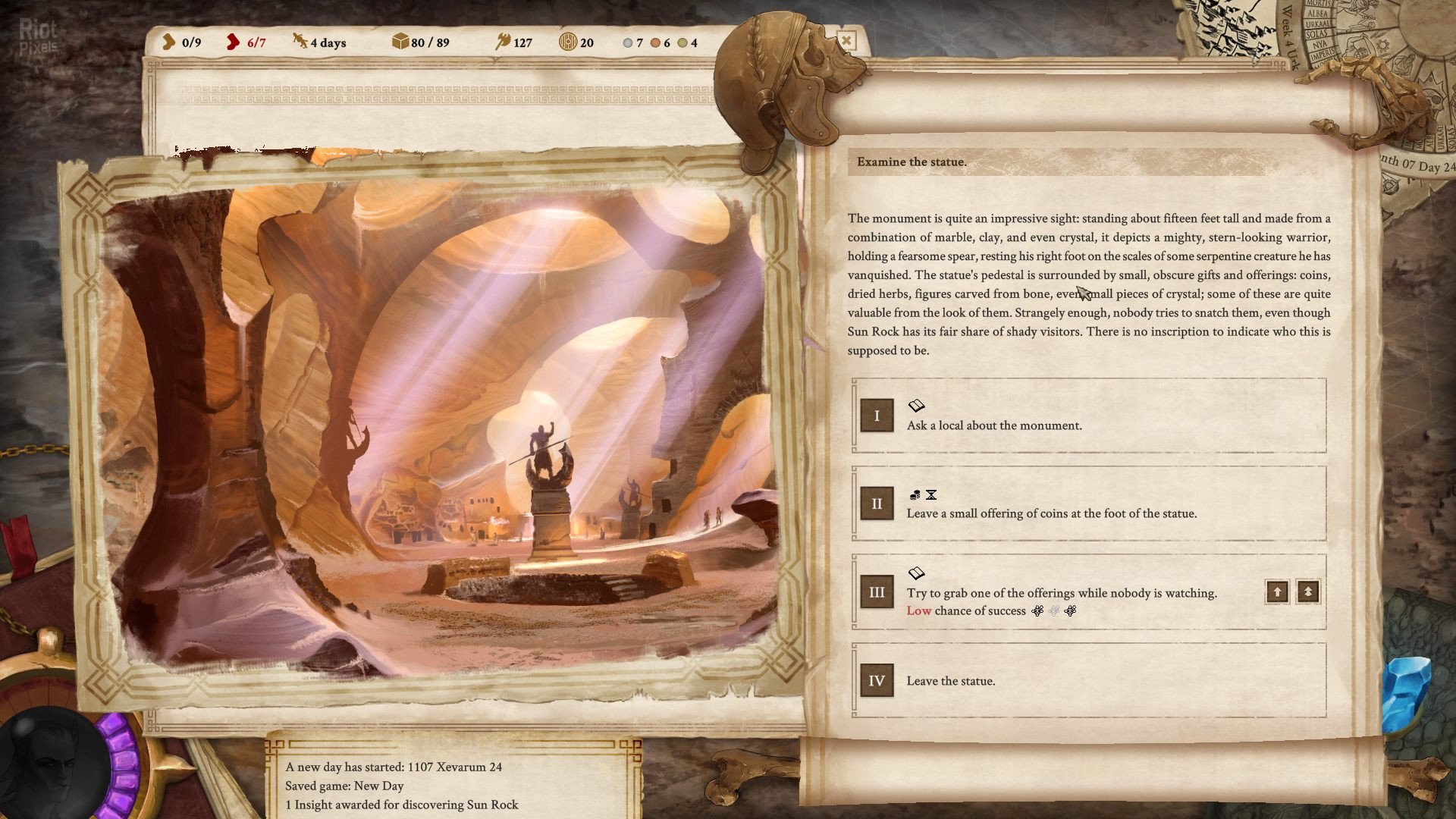Click the cargo crate icon showing 80/89
The image size is (1456, 819).
[400, 43]
